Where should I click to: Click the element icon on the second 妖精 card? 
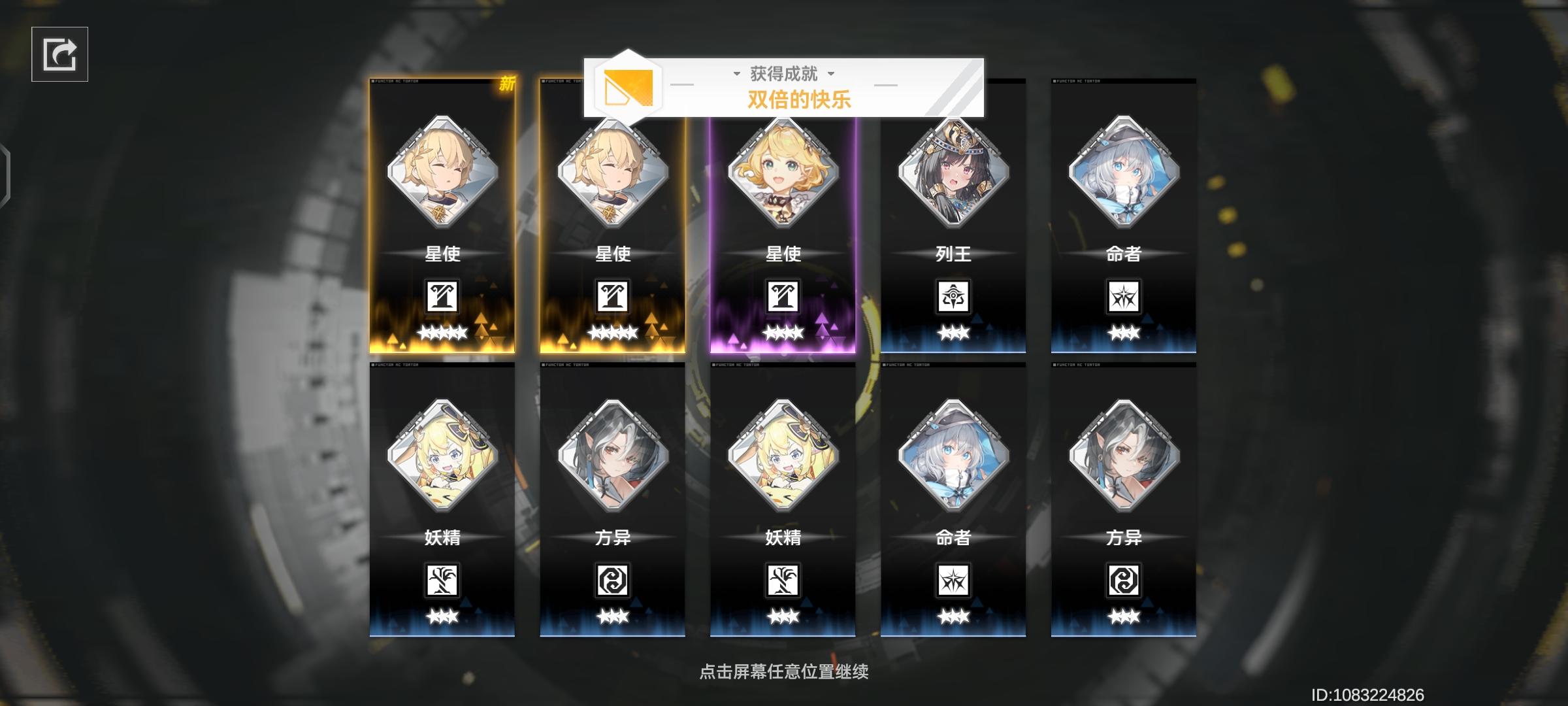click(x=784, y=582)
